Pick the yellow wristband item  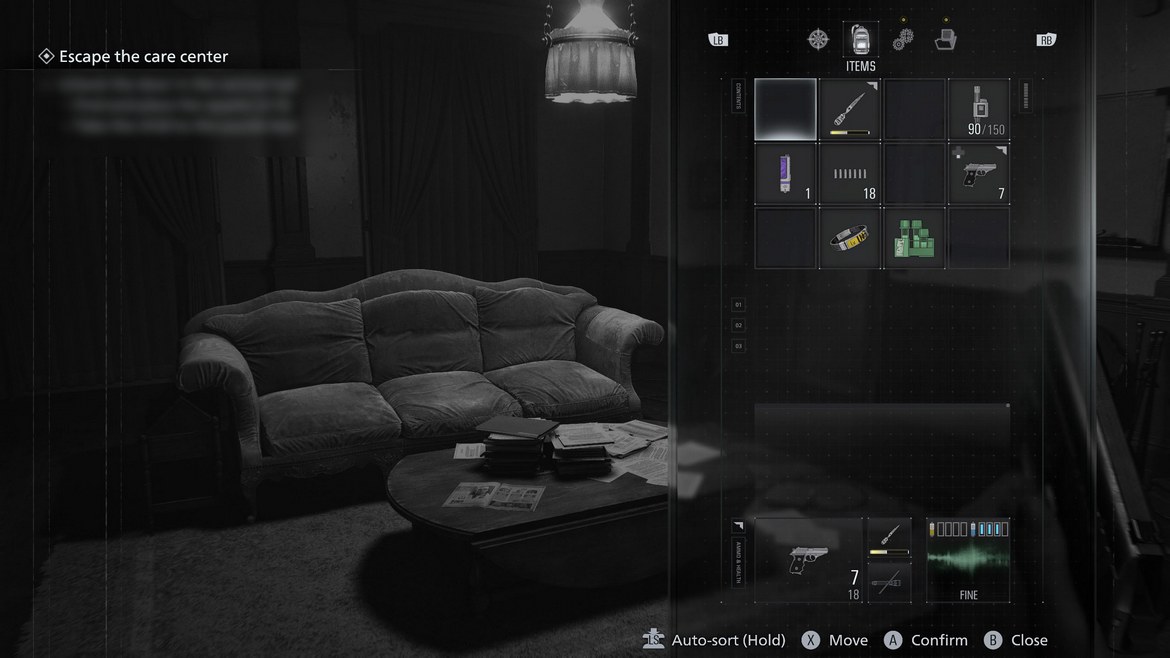(850, 238)
